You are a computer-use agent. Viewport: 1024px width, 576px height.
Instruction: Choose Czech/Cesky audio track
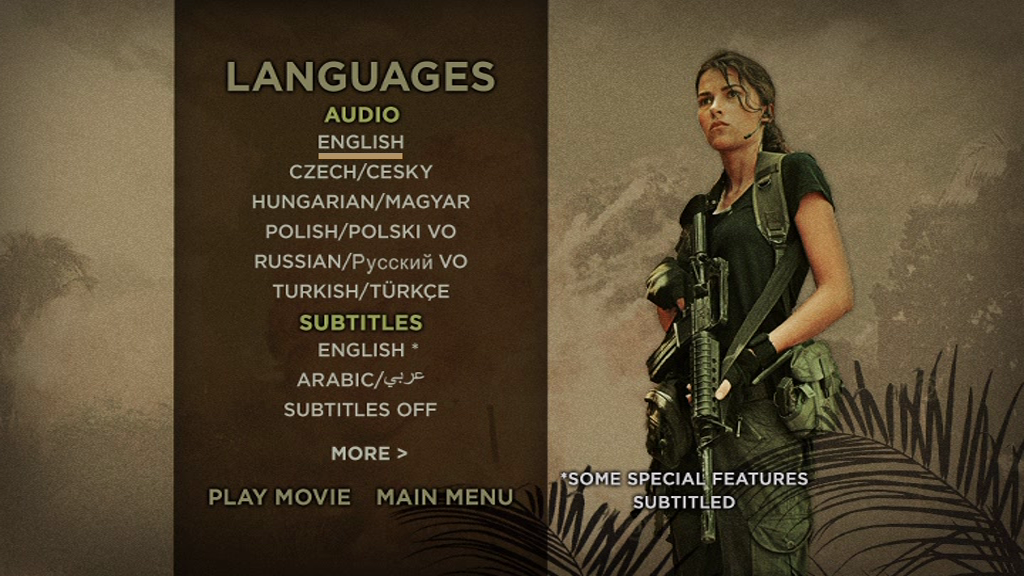click(x=360, y=172)
